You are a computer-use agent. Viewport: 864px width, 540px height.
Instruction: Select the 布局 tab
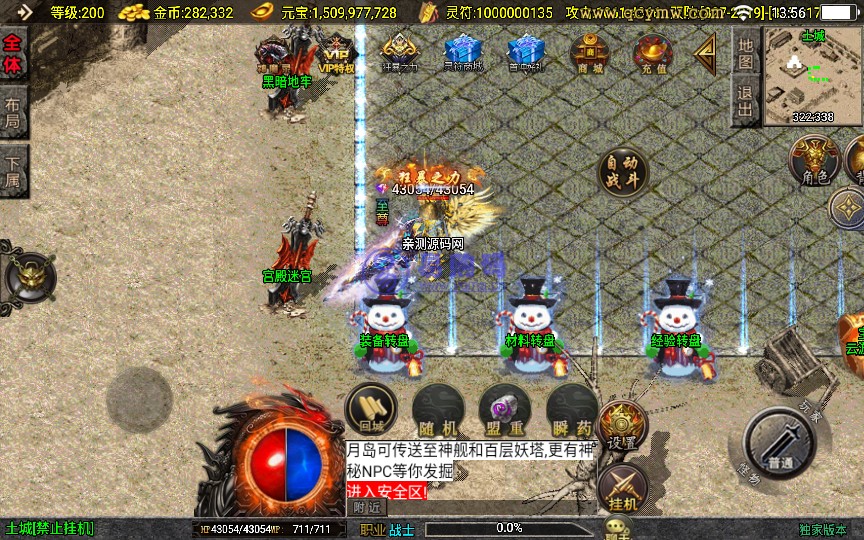13,114
